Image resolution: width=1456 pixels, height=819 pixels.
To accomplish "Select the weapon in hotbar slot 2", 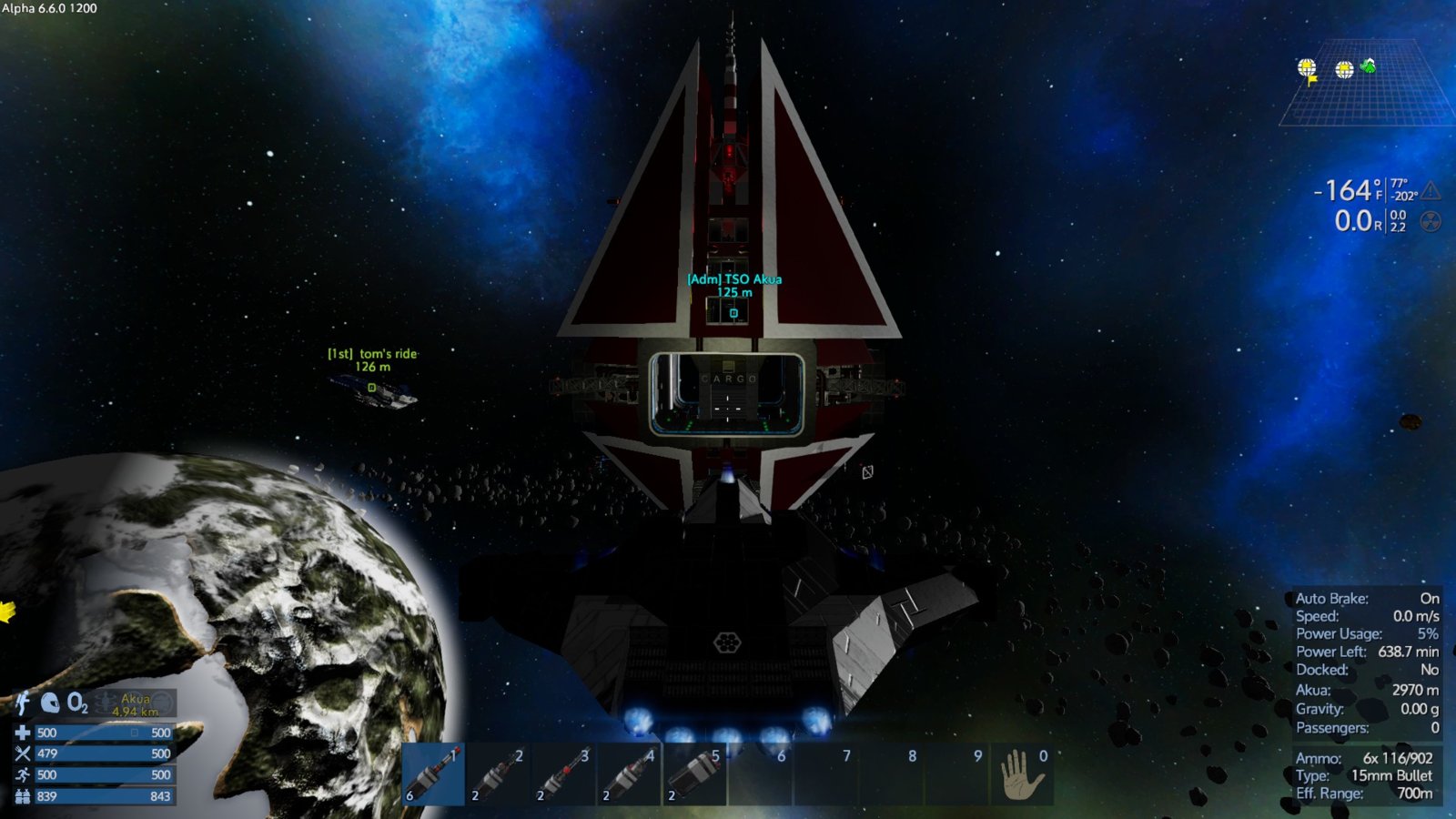I will (x=498, y=774).
